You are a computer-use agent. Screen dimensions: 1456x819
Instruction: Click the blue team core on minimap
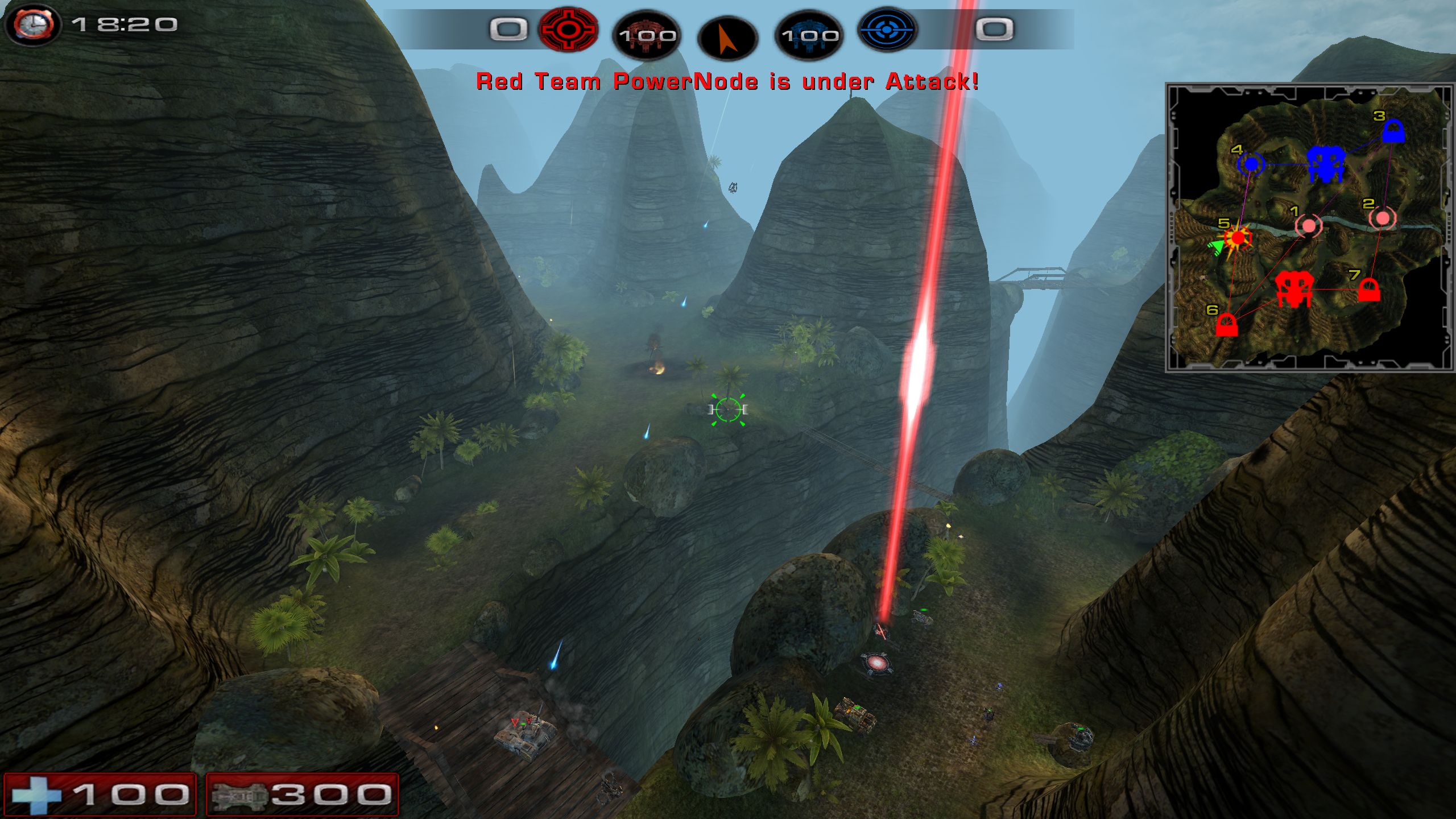[x=1326, y=164]
